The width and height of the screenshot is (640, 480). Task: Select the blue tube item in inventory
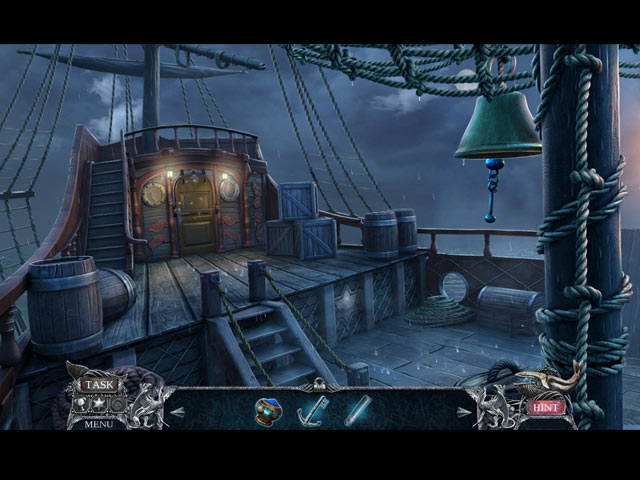click(x=357, y=411)
